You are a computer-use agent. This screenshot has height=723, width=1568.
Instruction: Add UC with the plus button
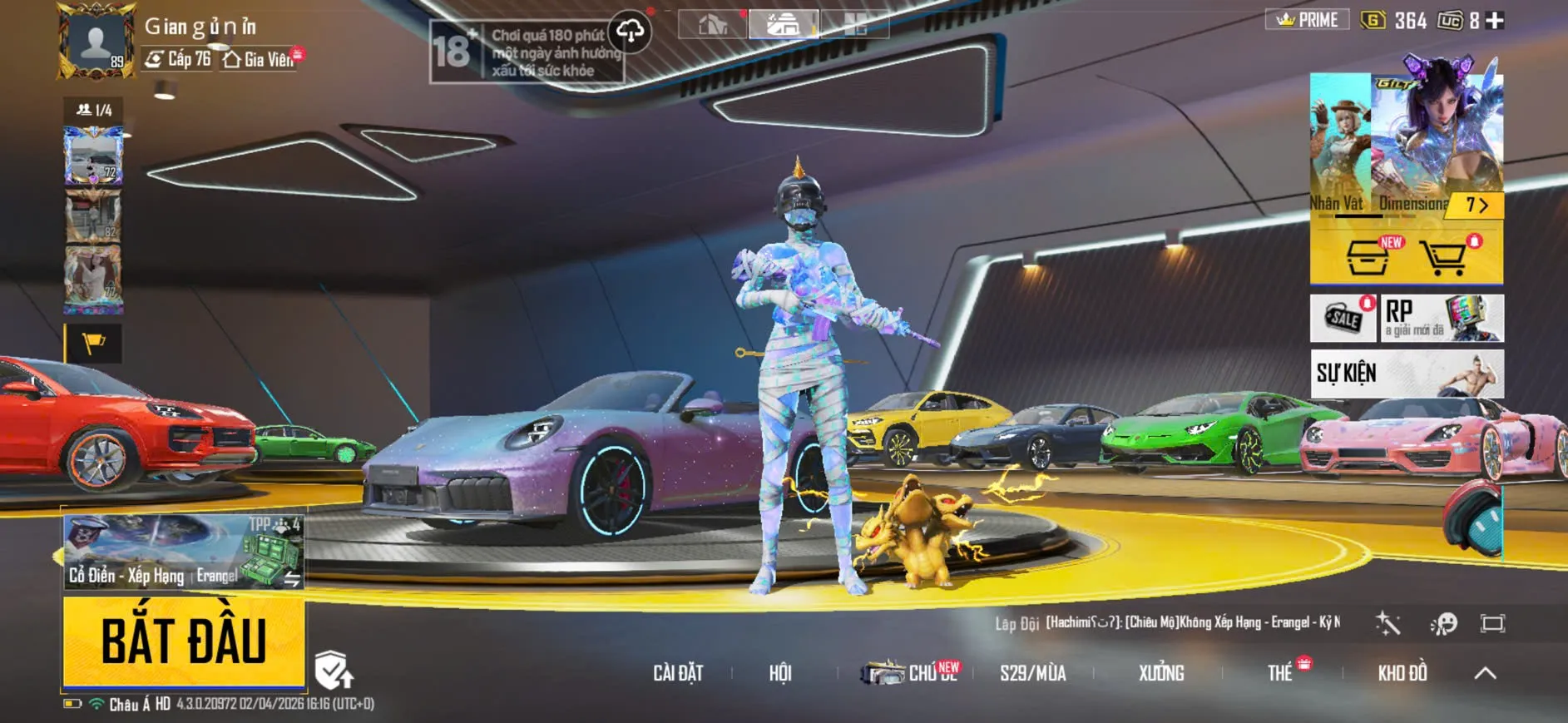(1495, 21)
